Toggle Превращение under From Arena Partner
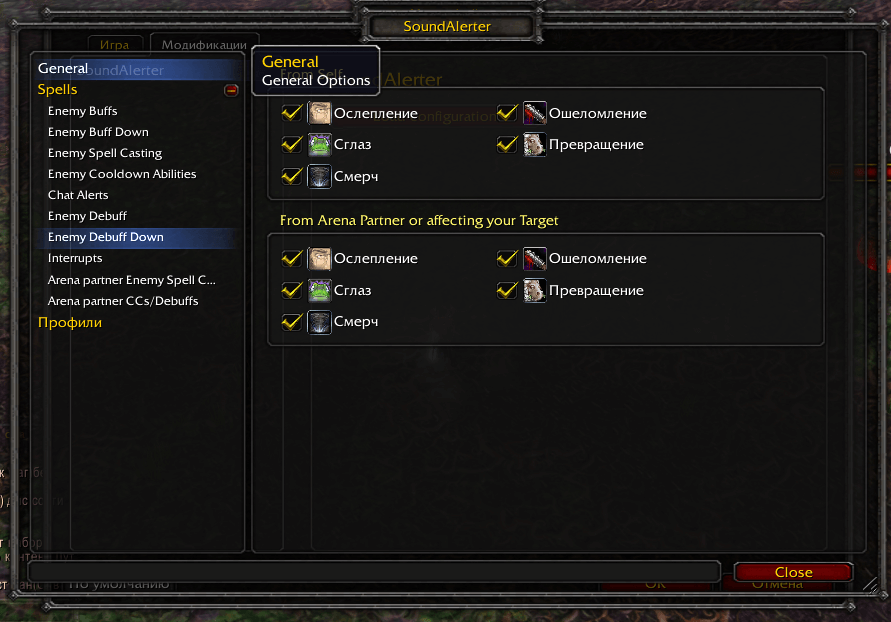This screenshot has height=622, width=891. tap(507, 291)
